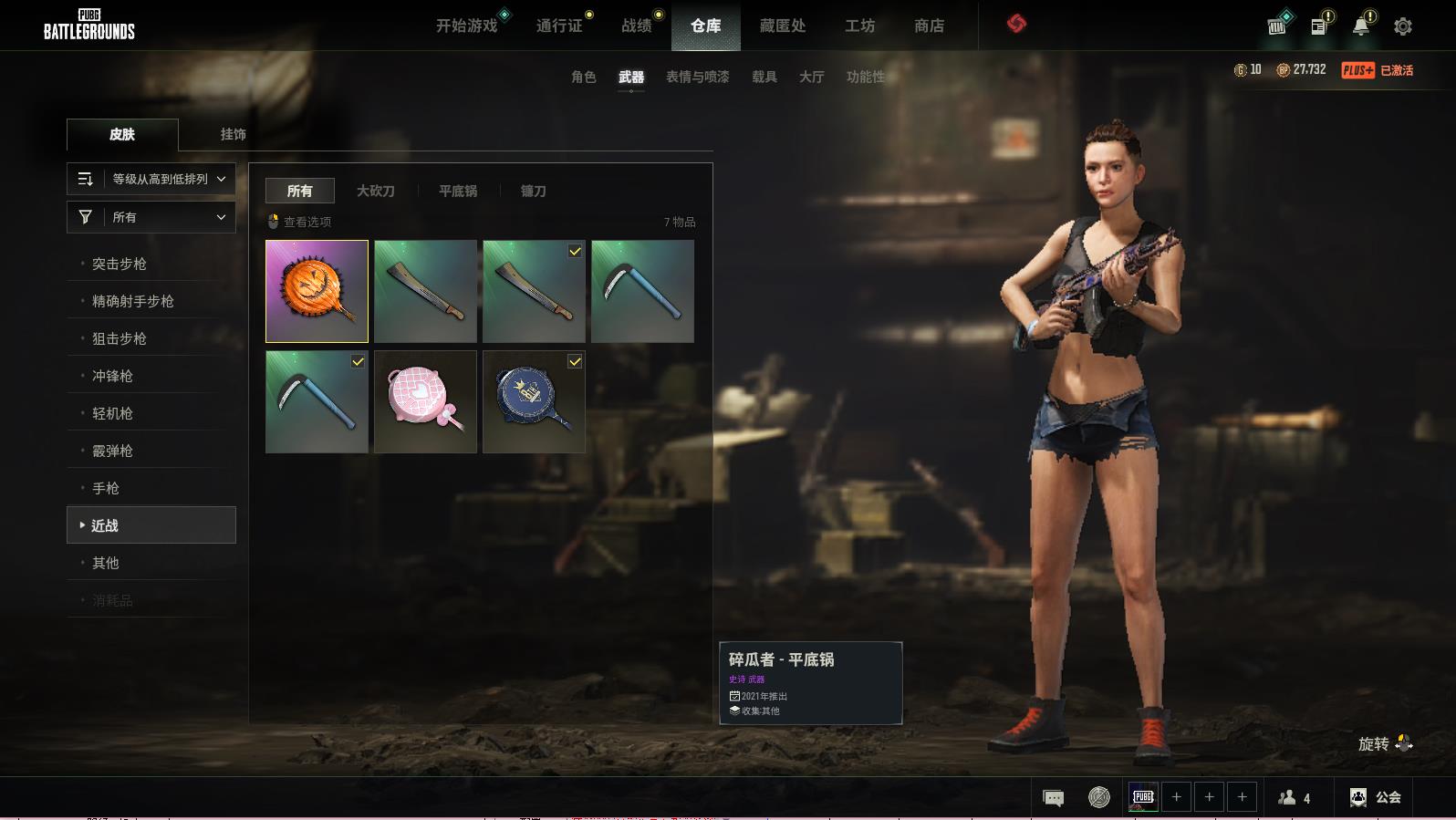1456x820 pixels.
Task: Open the settings gear icon
Action: tap(1403, 26)
